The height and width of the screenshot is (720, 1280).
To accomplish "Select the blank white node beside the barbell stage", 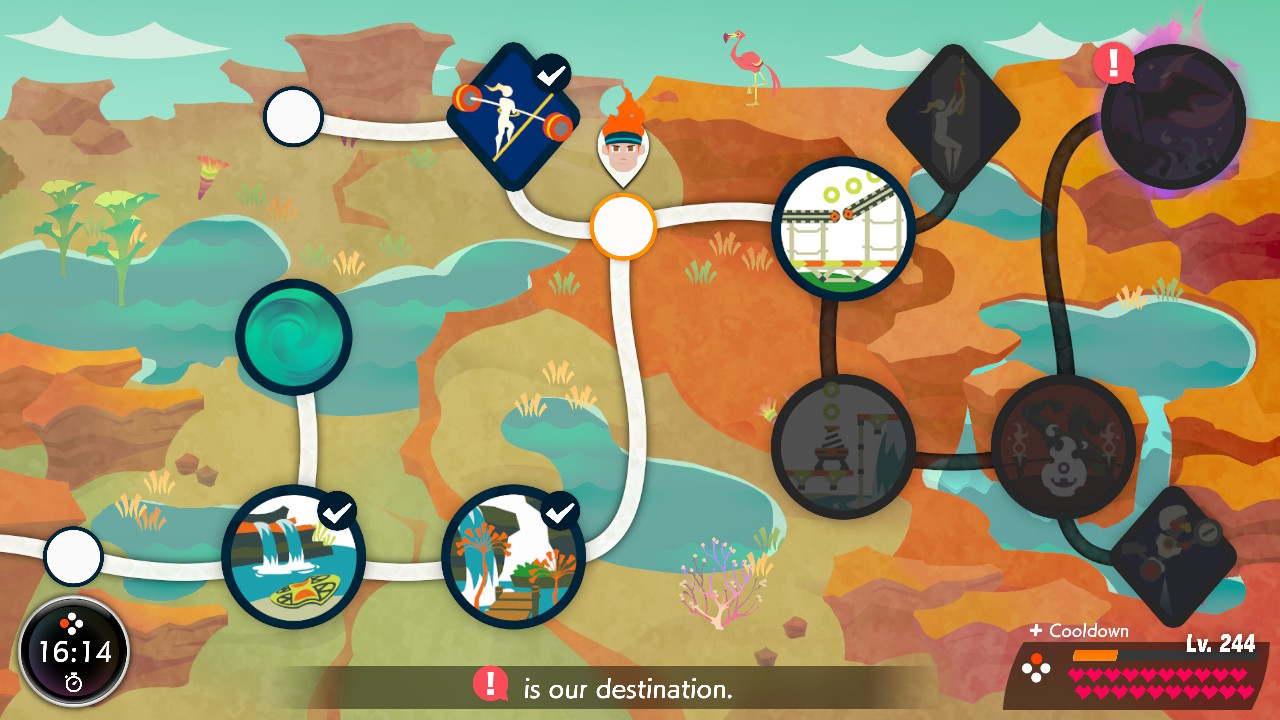I will (x=293, y=117).
